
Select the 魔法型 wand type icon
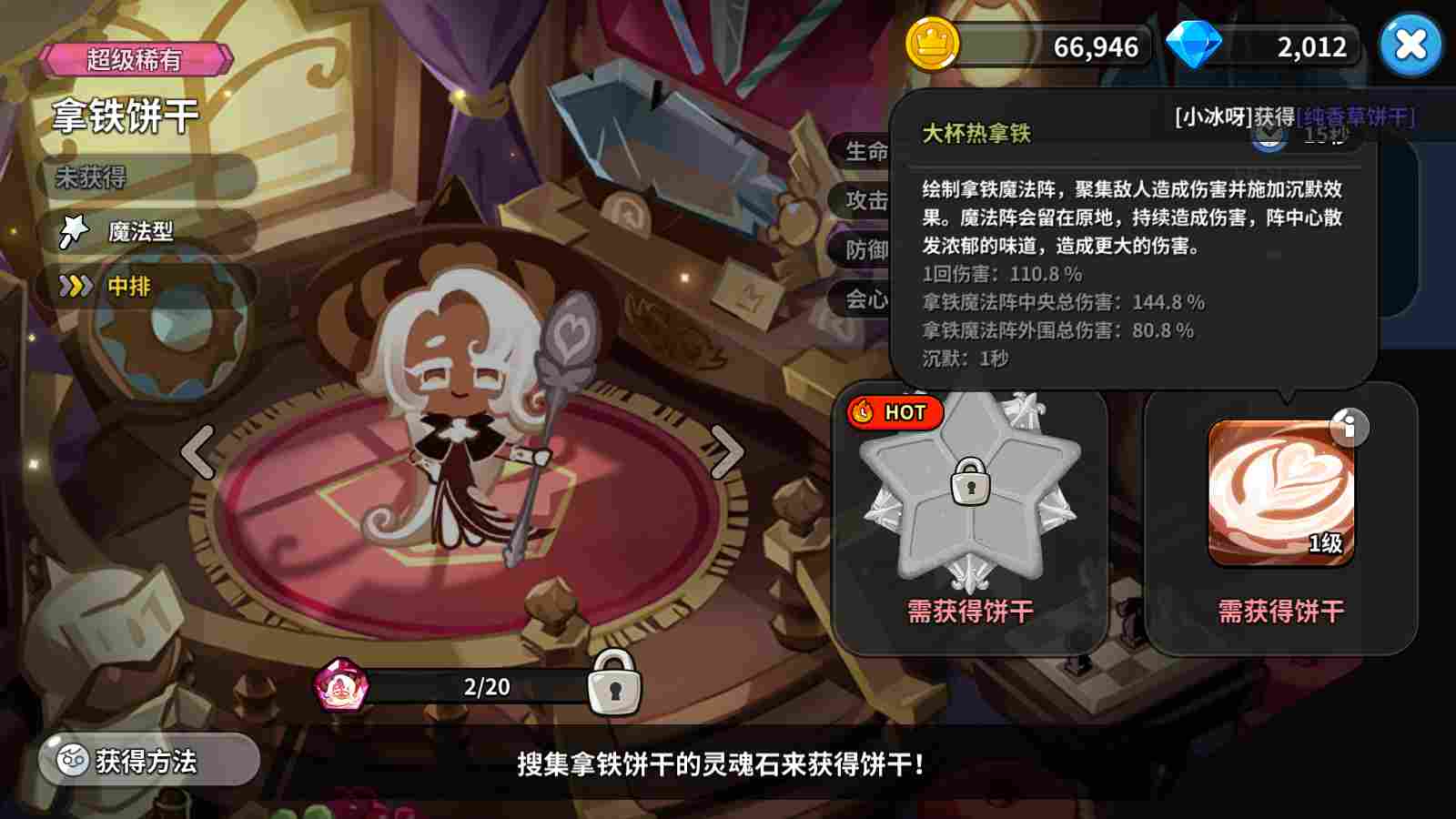click(73, 230)
